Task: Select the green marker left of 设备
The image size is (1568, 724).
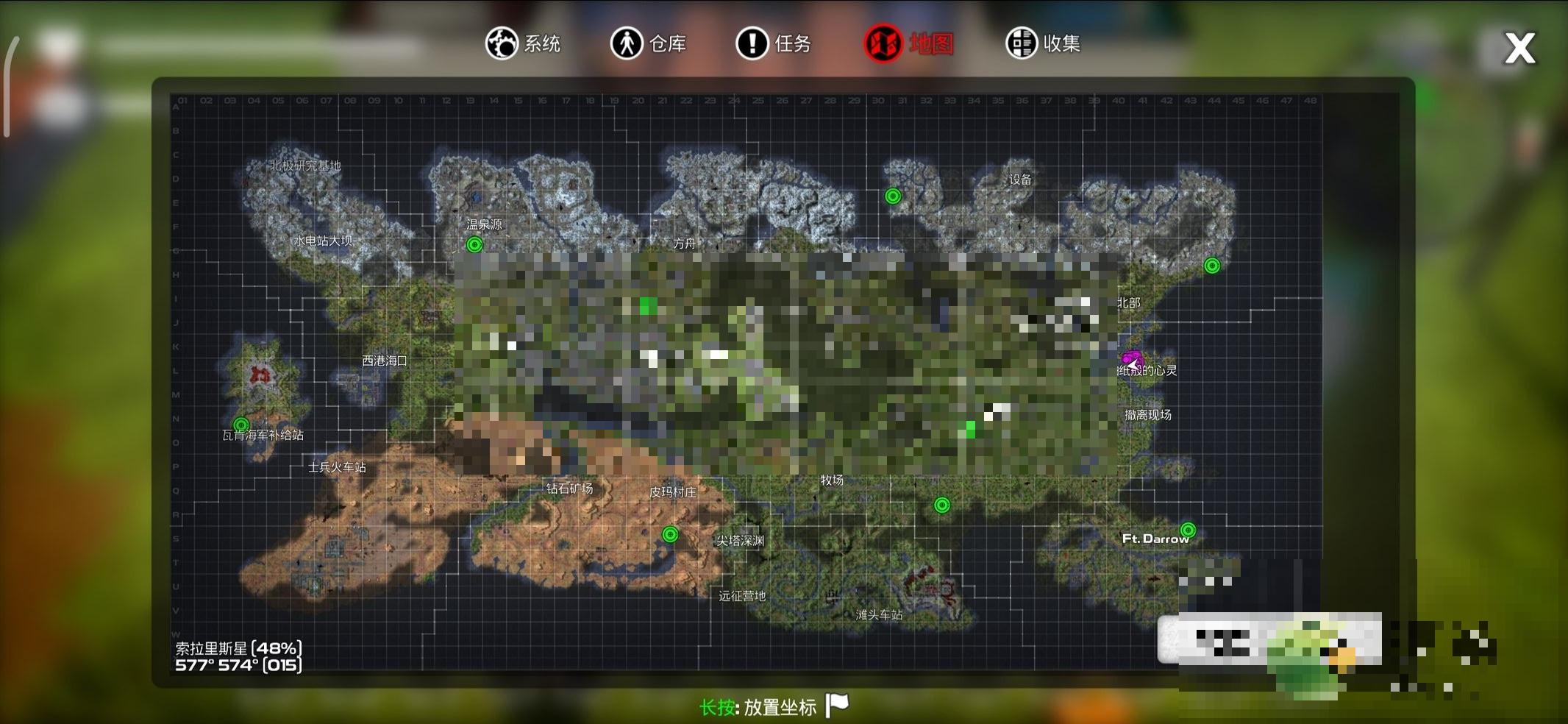Action: tap(893, 196)
